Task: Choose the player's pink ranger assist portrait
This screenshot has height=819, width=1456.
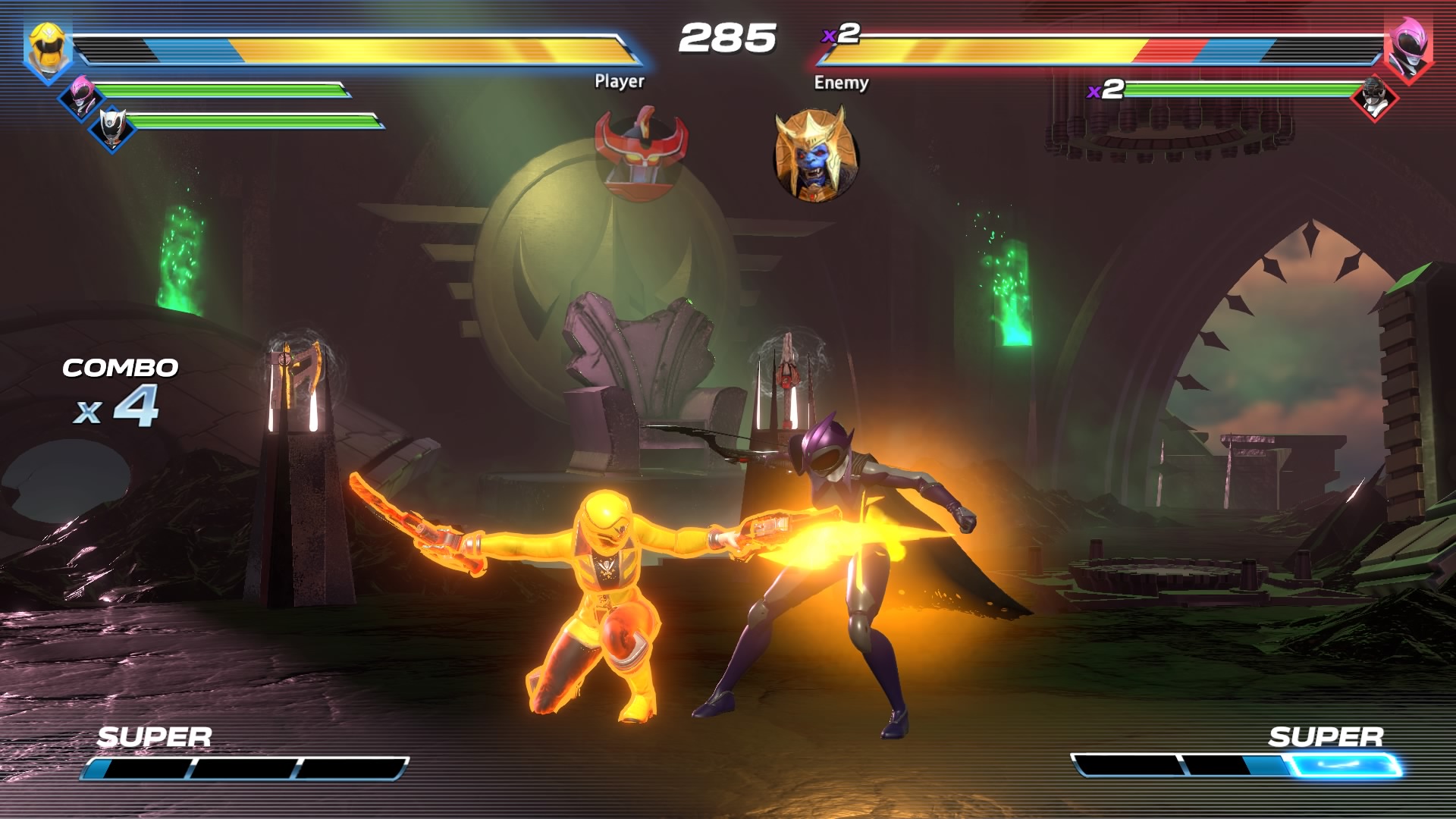Action: tap(81, 96)
